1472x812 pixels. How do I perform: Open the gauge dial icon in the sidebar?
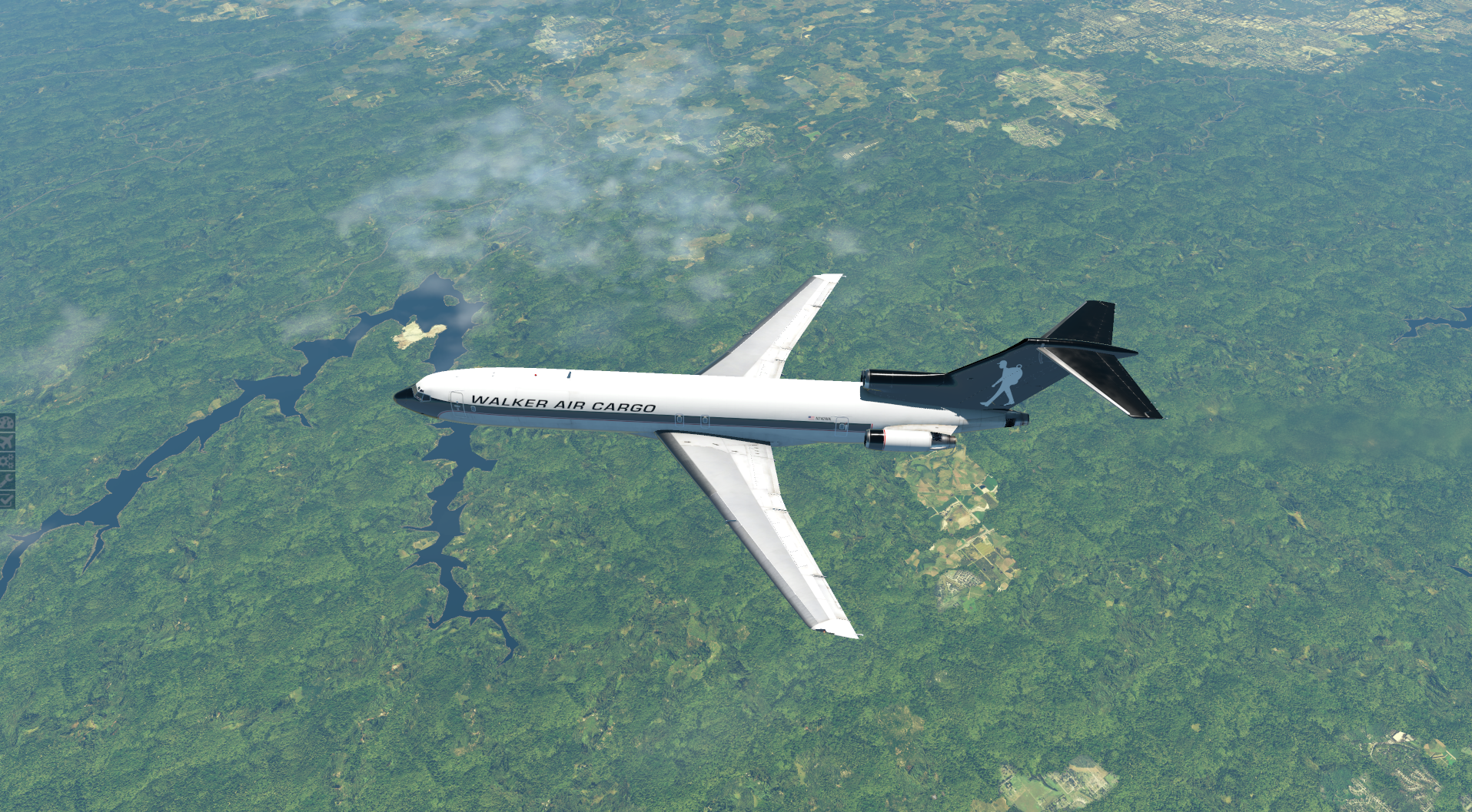pyautogui.click(x=7, y=423)
